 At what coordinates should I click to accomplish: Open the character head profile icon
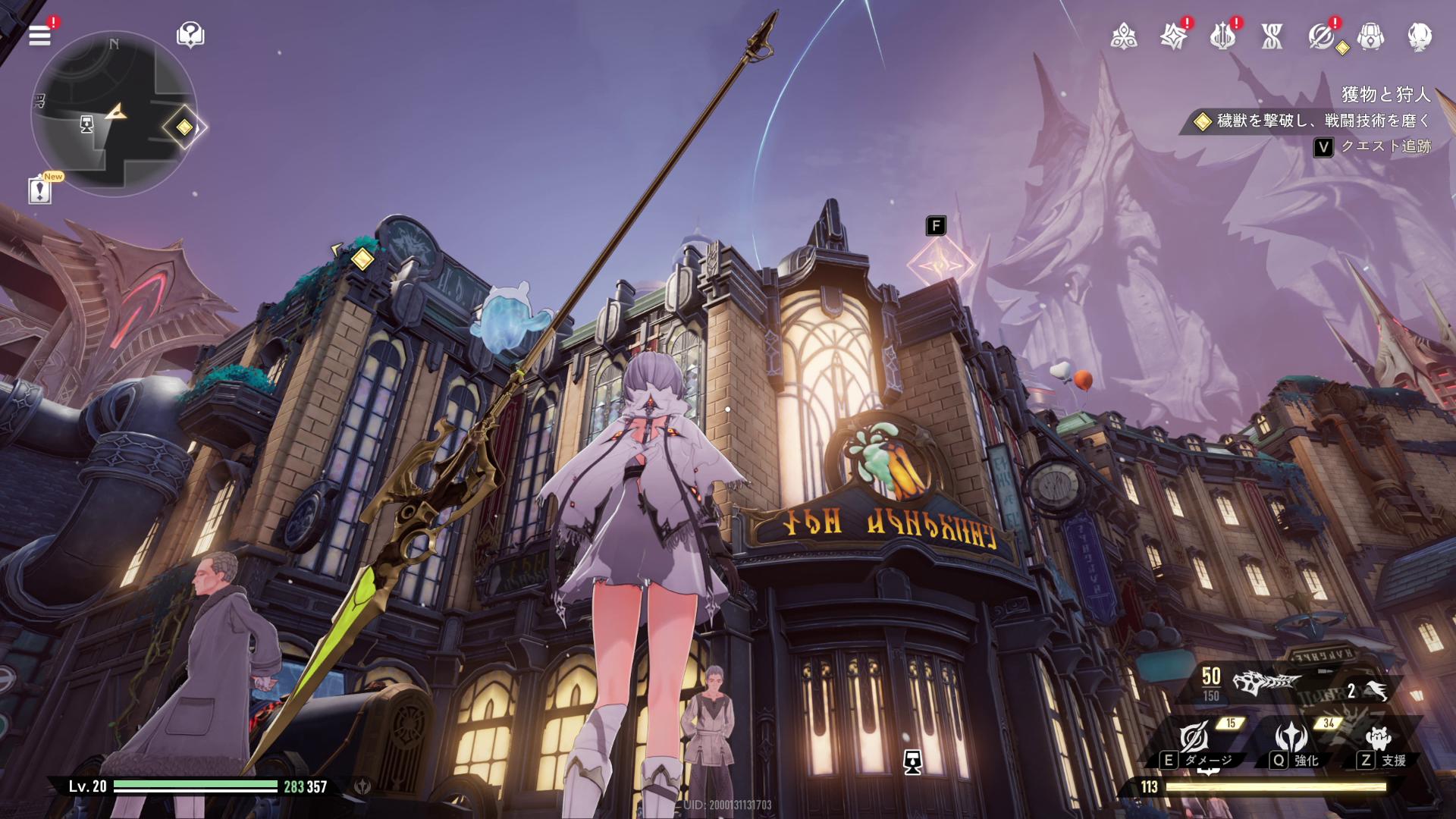1420,36
